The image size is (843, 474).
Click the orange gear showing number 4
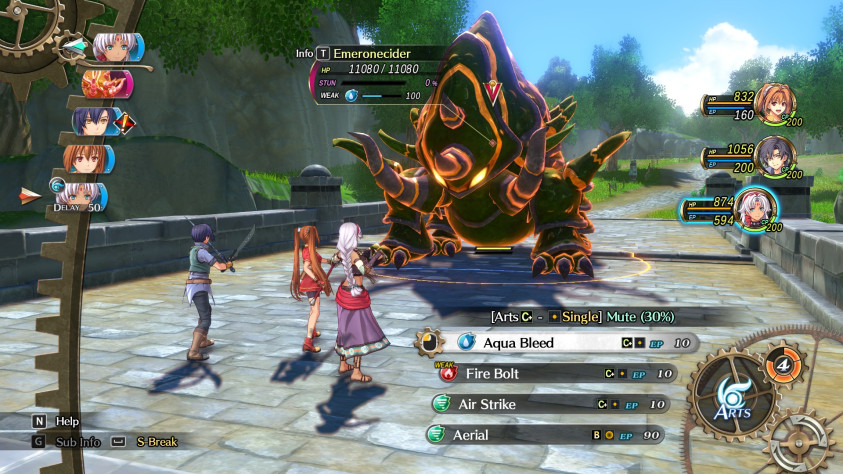(x=781, y=363)
